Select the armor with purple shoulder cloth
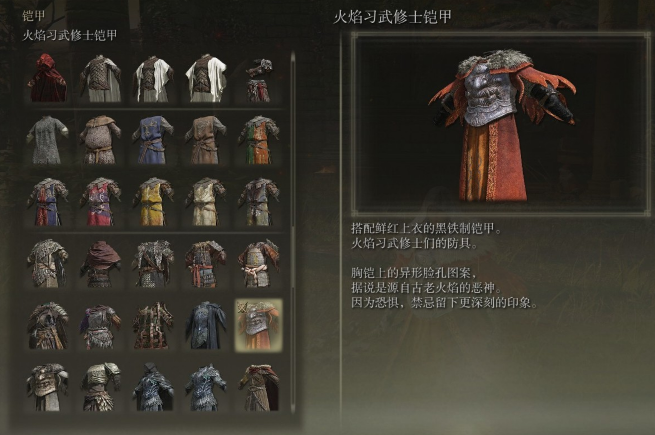The height and width of the screenshot is (435, 655). click(101, 325)
